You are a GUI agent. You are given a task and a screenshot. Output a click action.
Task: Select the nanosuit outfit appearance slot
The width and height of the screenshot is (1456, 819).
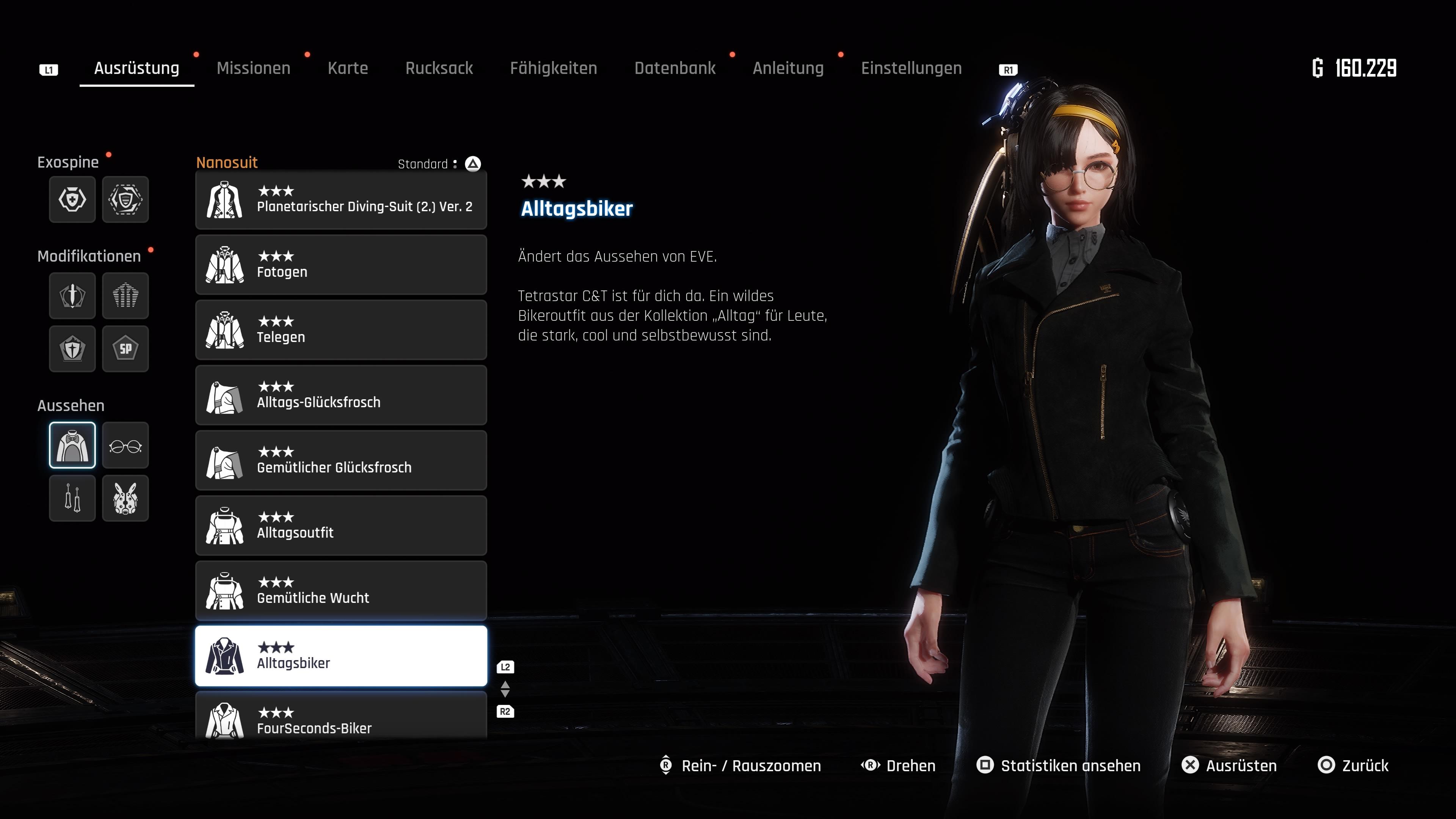pos(72,446)
